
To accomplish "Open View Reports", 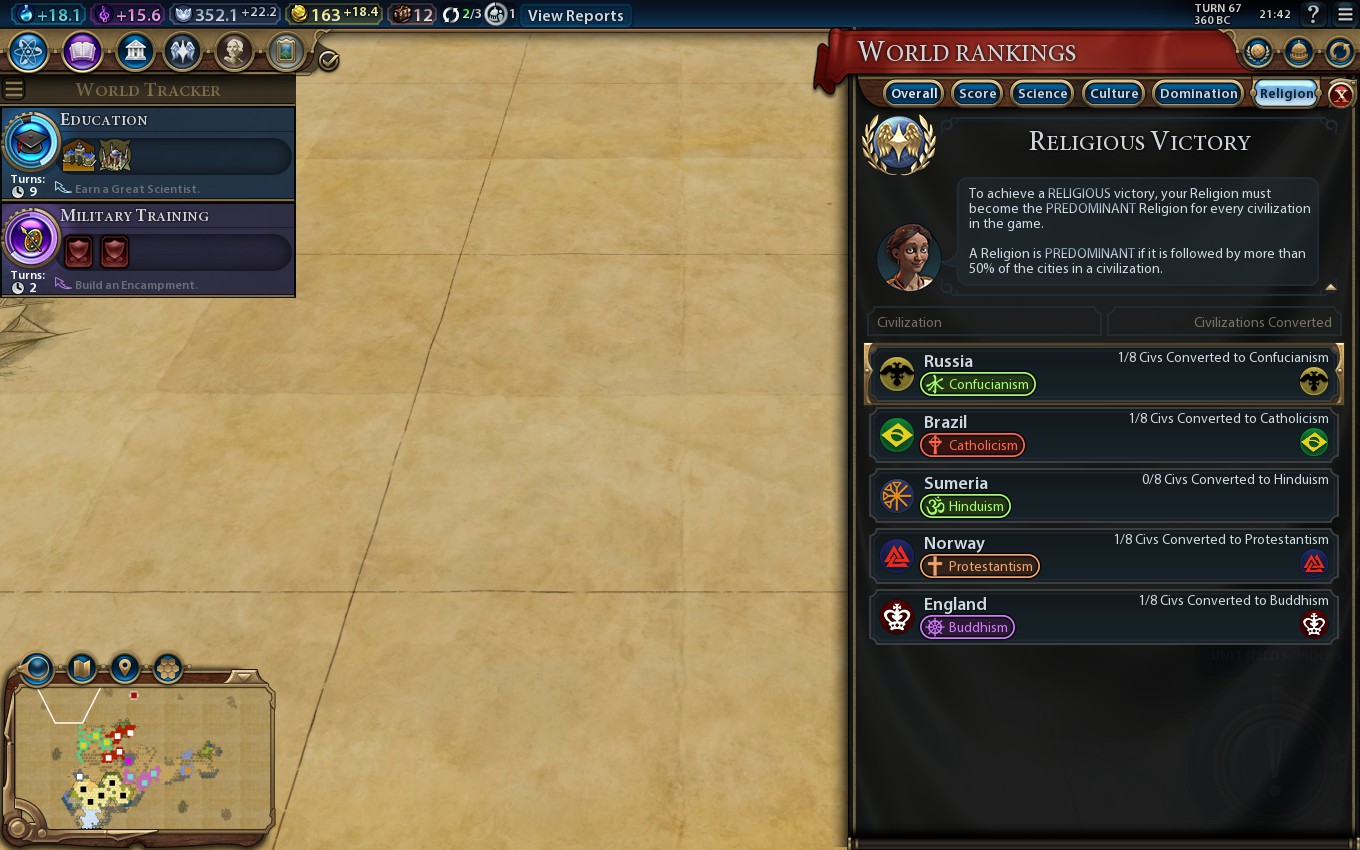I will (575, 15).
